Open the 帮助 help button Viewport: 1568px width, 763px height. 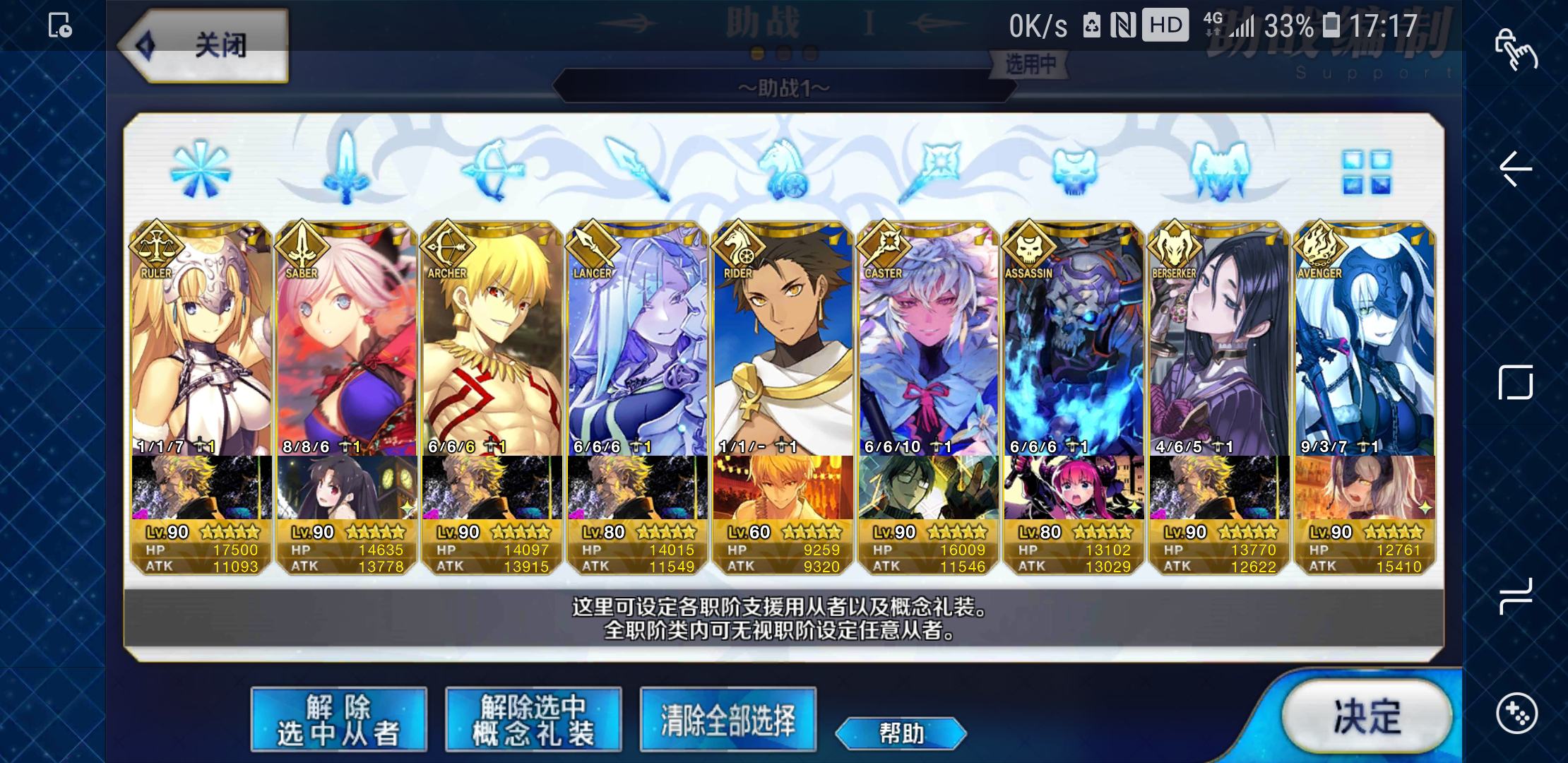[x=901, y=733]
